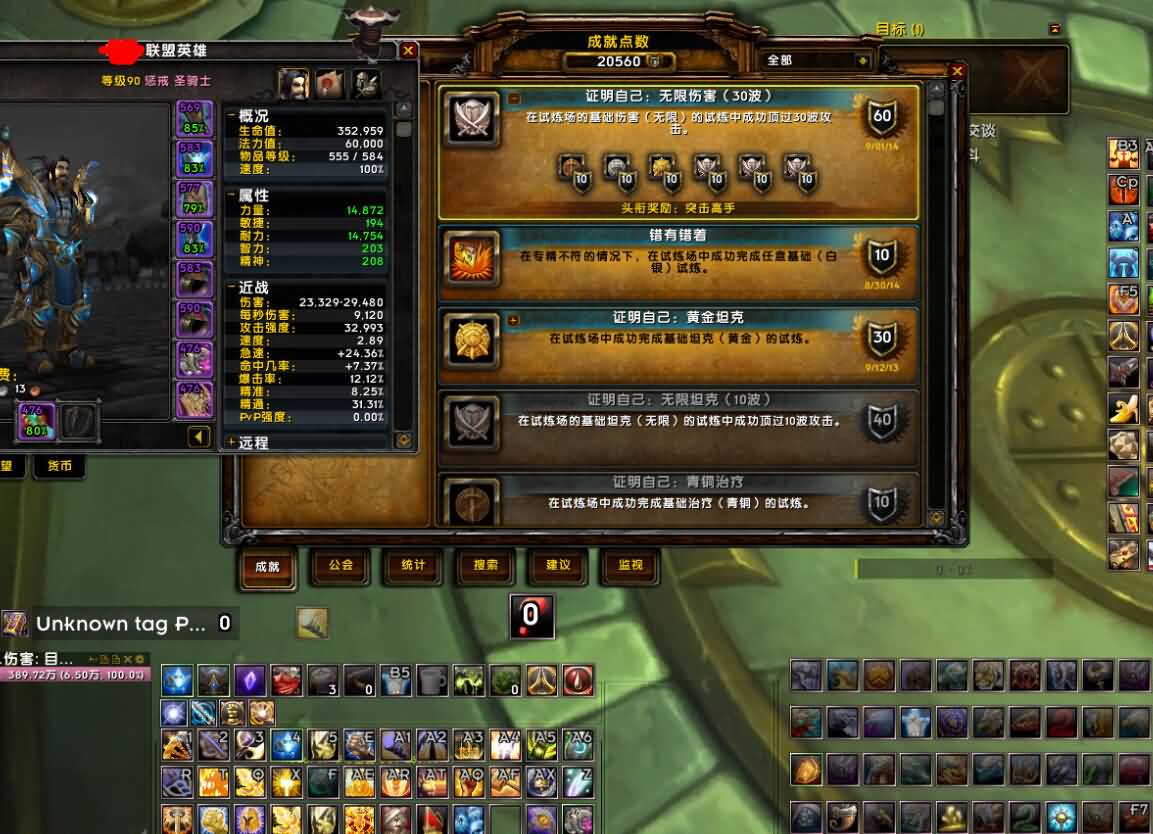Open the 货币 currency tab
The image size is (1153, 834).
pos(59,466)
